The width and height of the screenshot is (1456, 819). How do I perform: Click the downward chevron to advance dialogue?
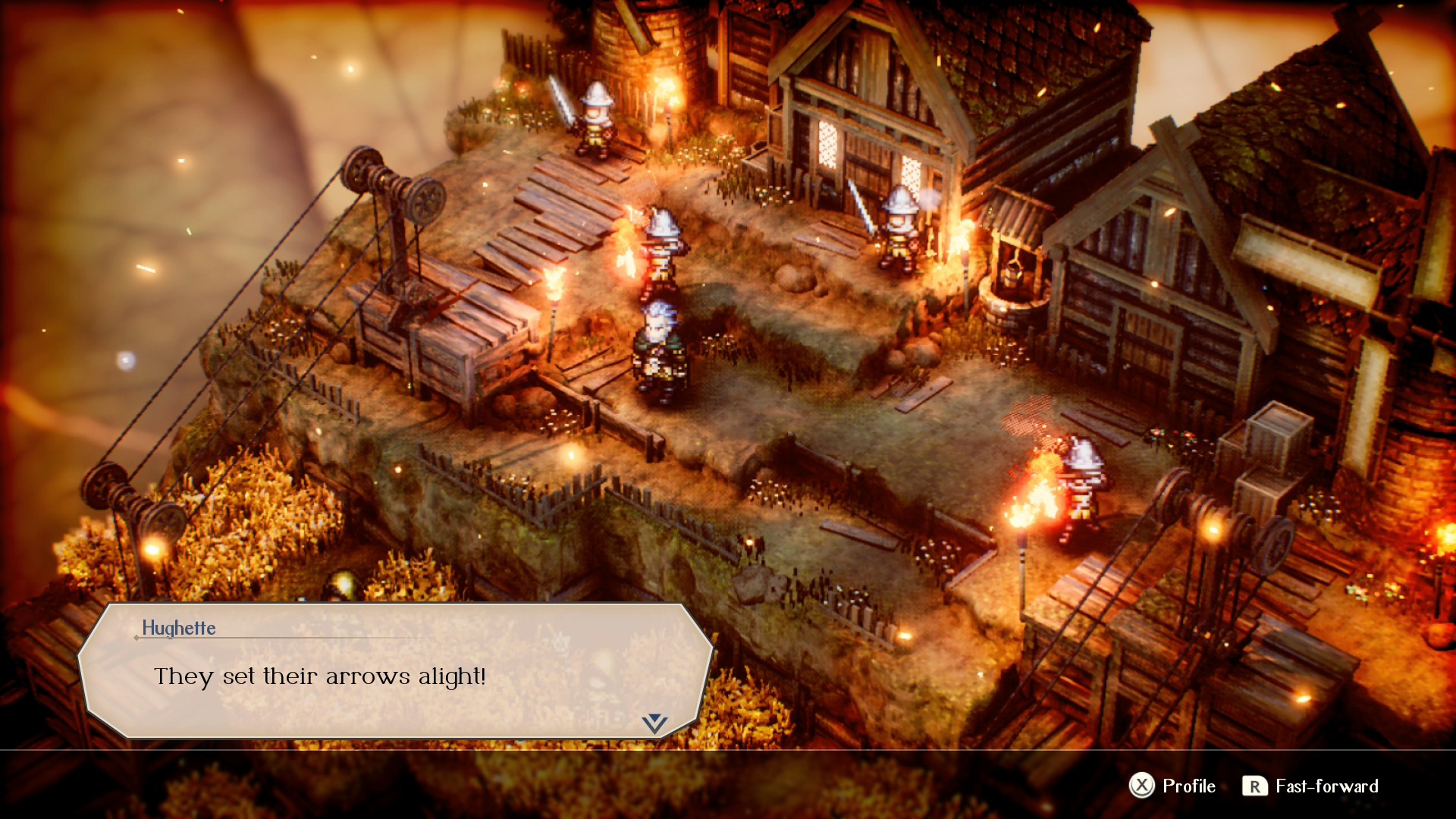tap(654, 722)
